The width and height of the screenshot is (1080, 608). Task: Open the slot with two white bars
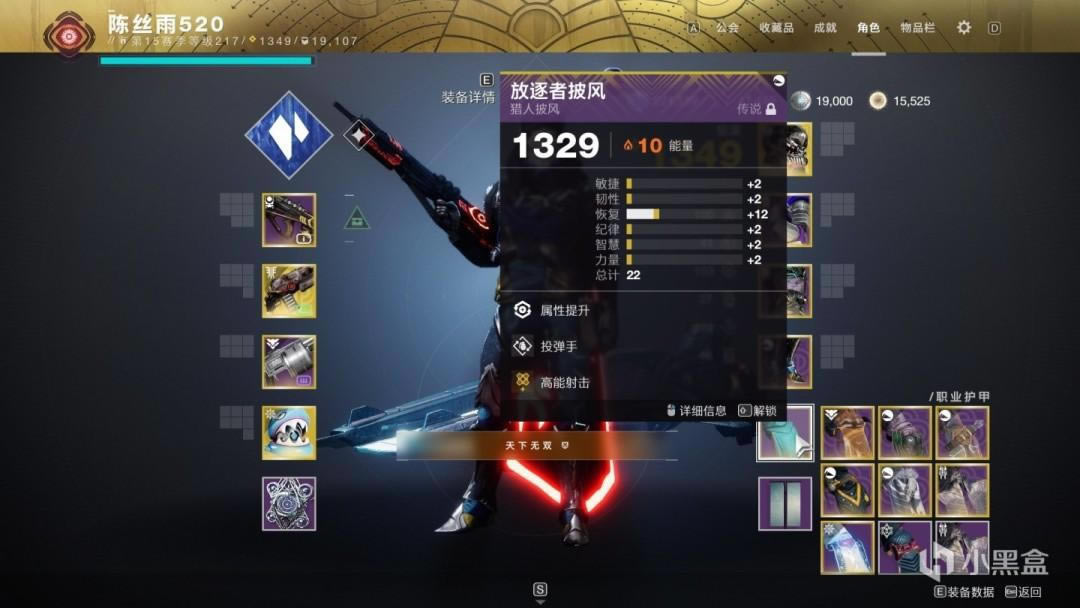coord(785,504)
